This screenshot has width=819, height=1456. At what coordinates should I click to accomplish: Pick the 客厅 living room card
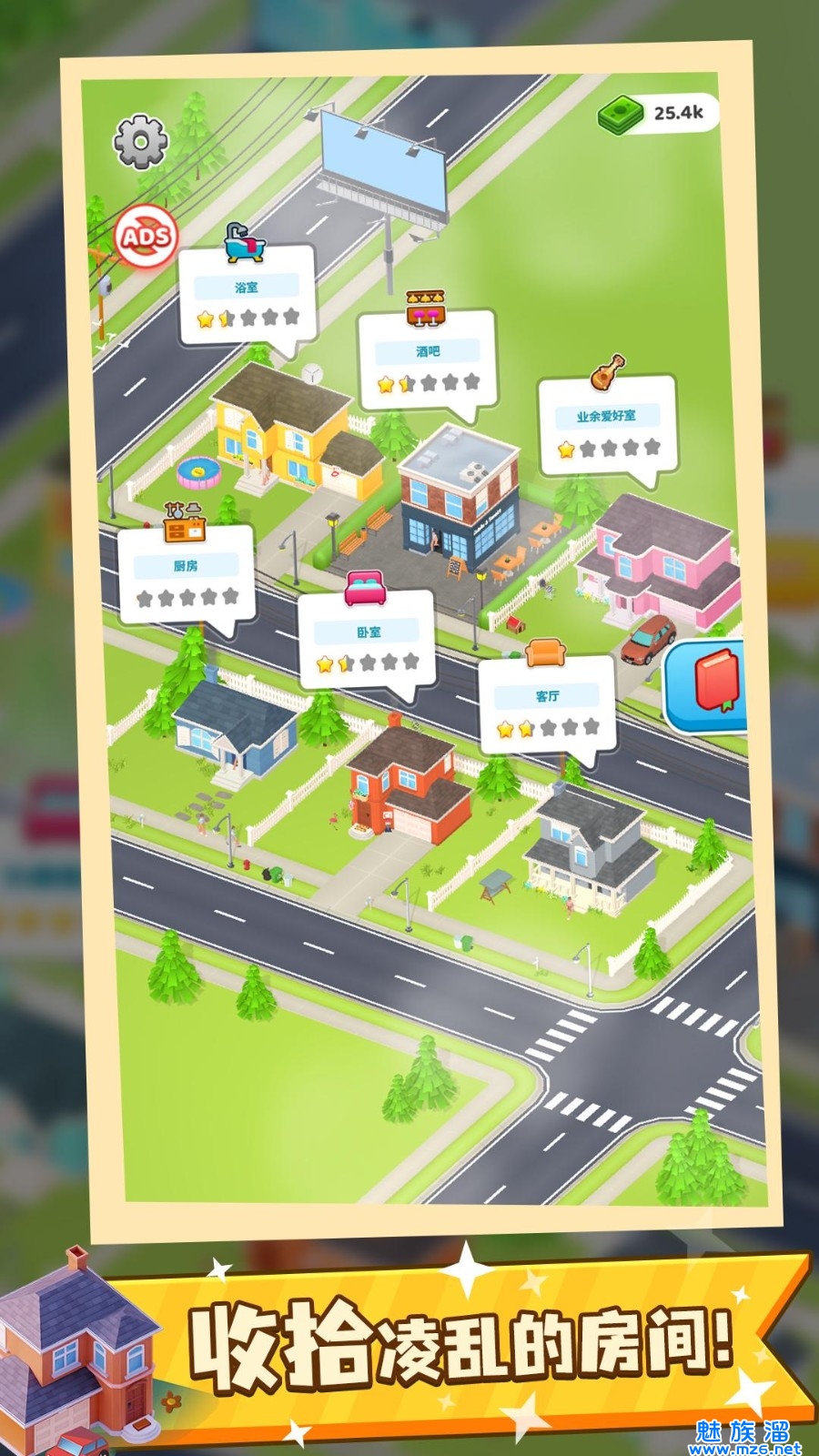pyautogui.click(x=547, y=706)
